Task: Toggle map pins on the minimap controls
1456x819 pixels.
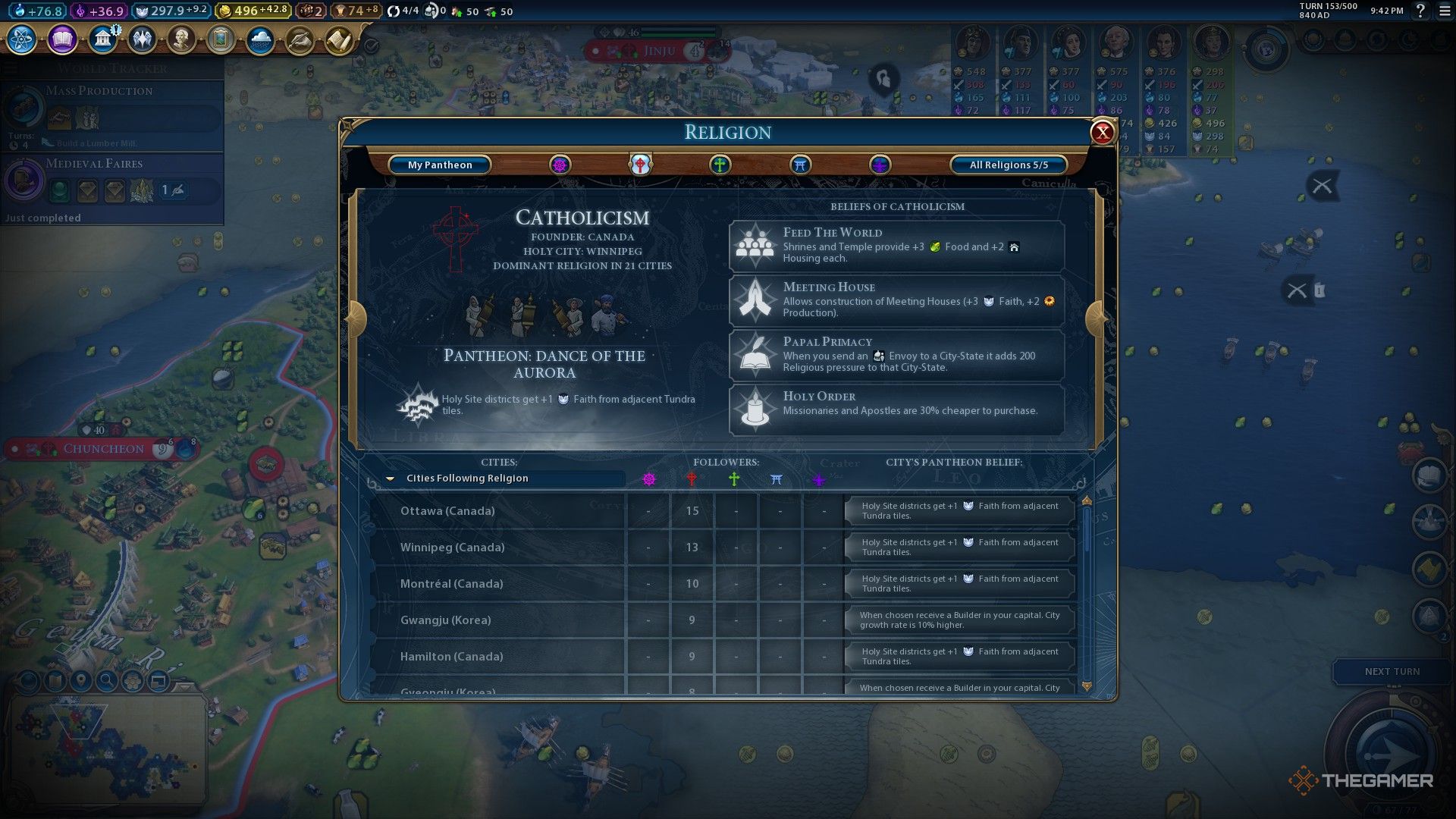Action: (x=80, y=680)
